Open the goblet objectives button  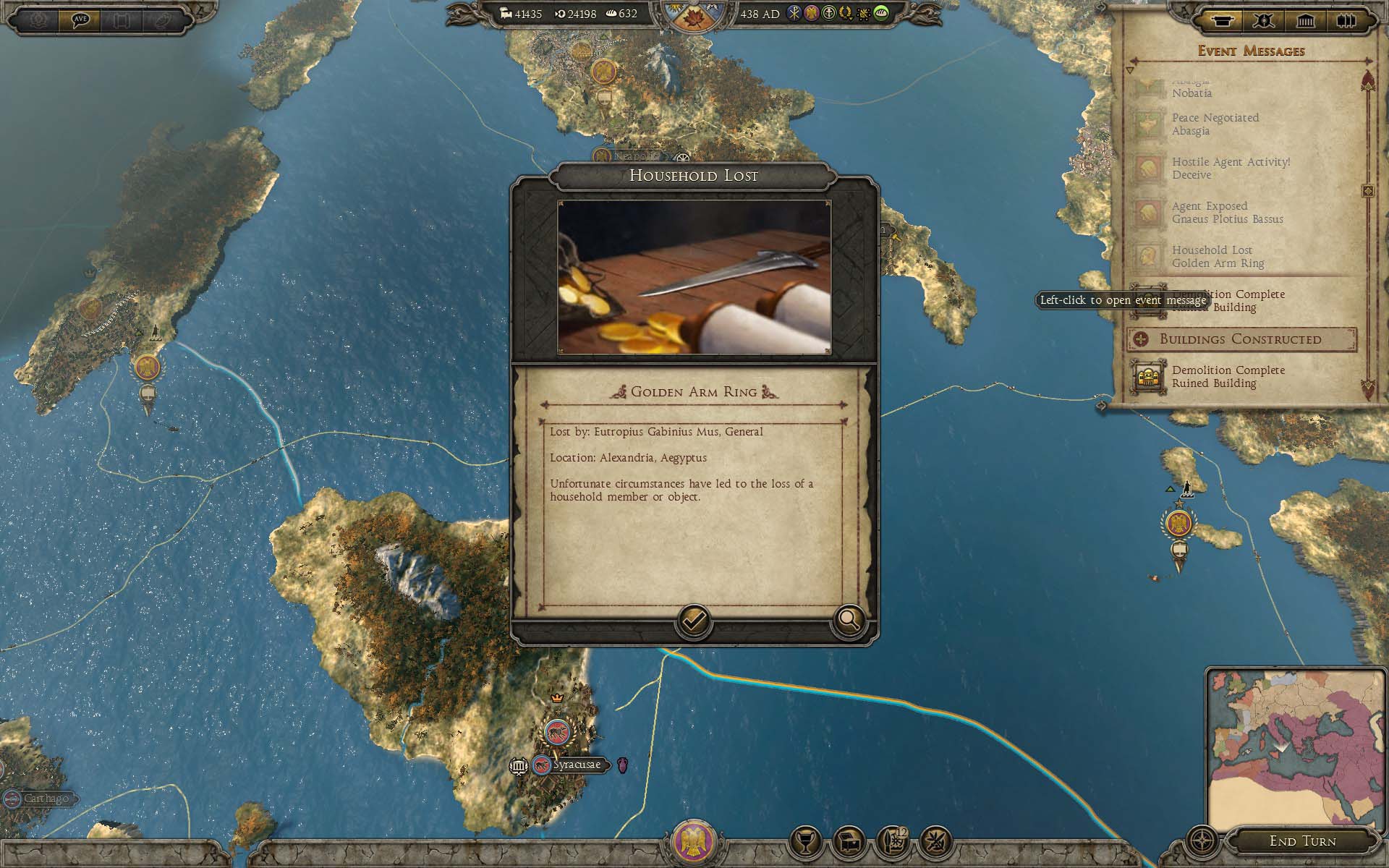pyautogui.click(x=806, y=843)
